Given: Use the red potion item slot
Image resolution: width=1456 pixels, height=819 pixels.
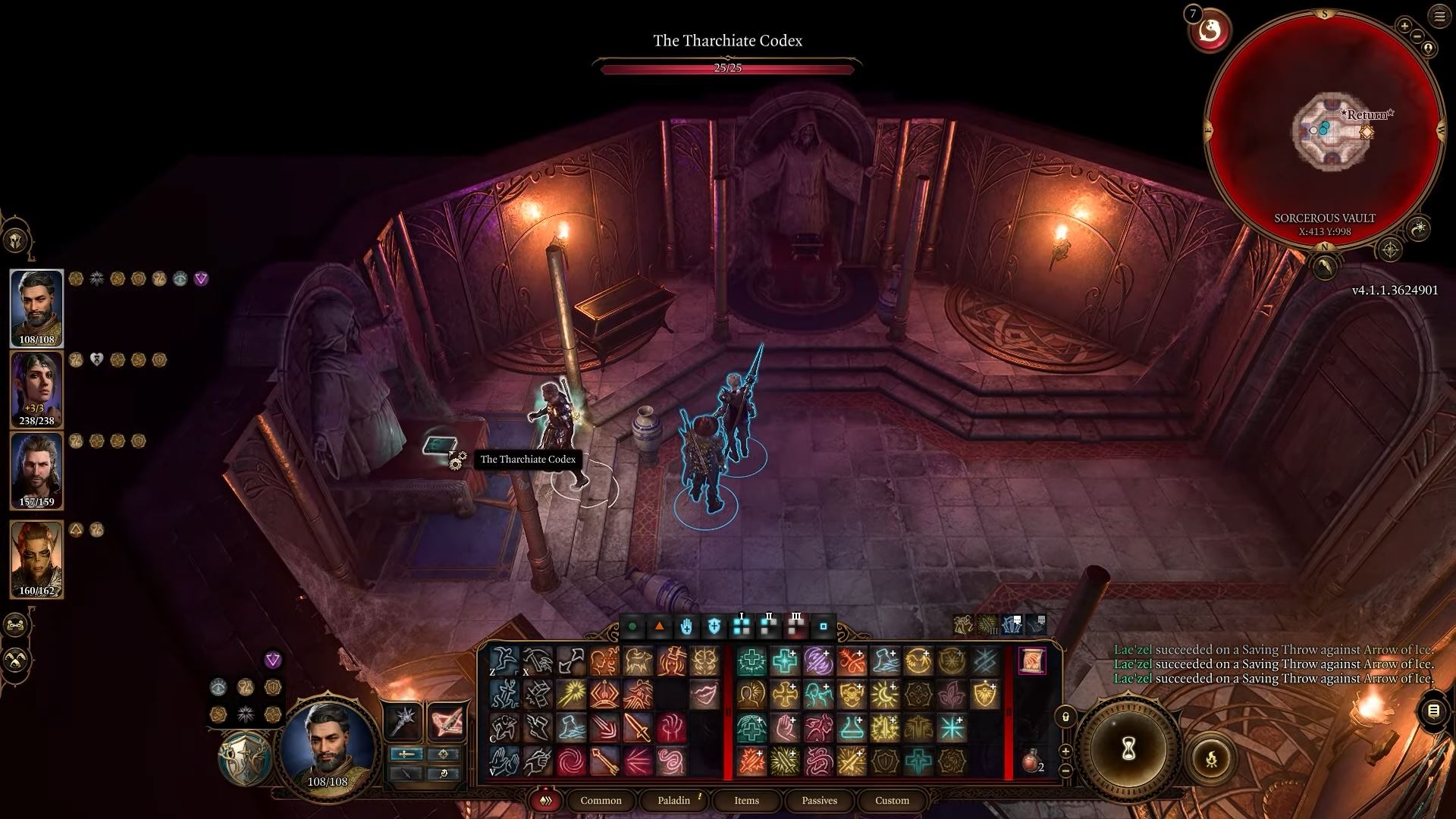Looking at the screenshot, I should [x=1031, y=761].
